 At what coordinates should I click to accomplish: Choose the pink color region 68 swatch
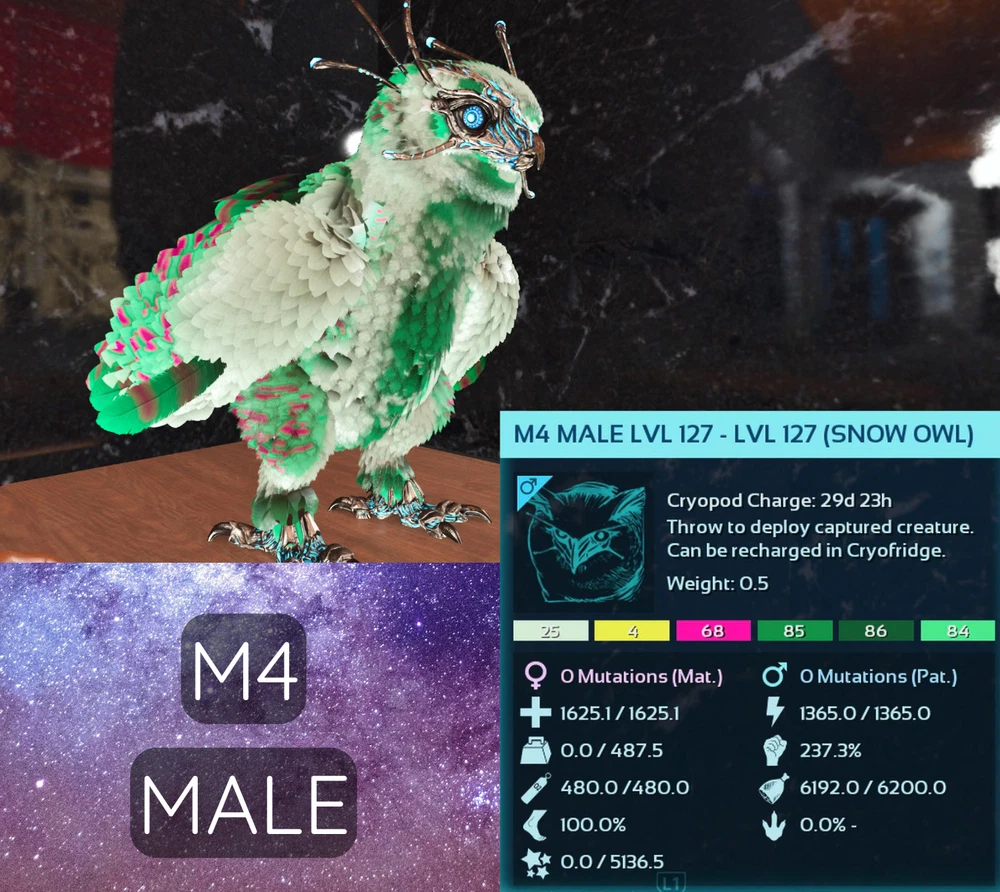point(713,631)
